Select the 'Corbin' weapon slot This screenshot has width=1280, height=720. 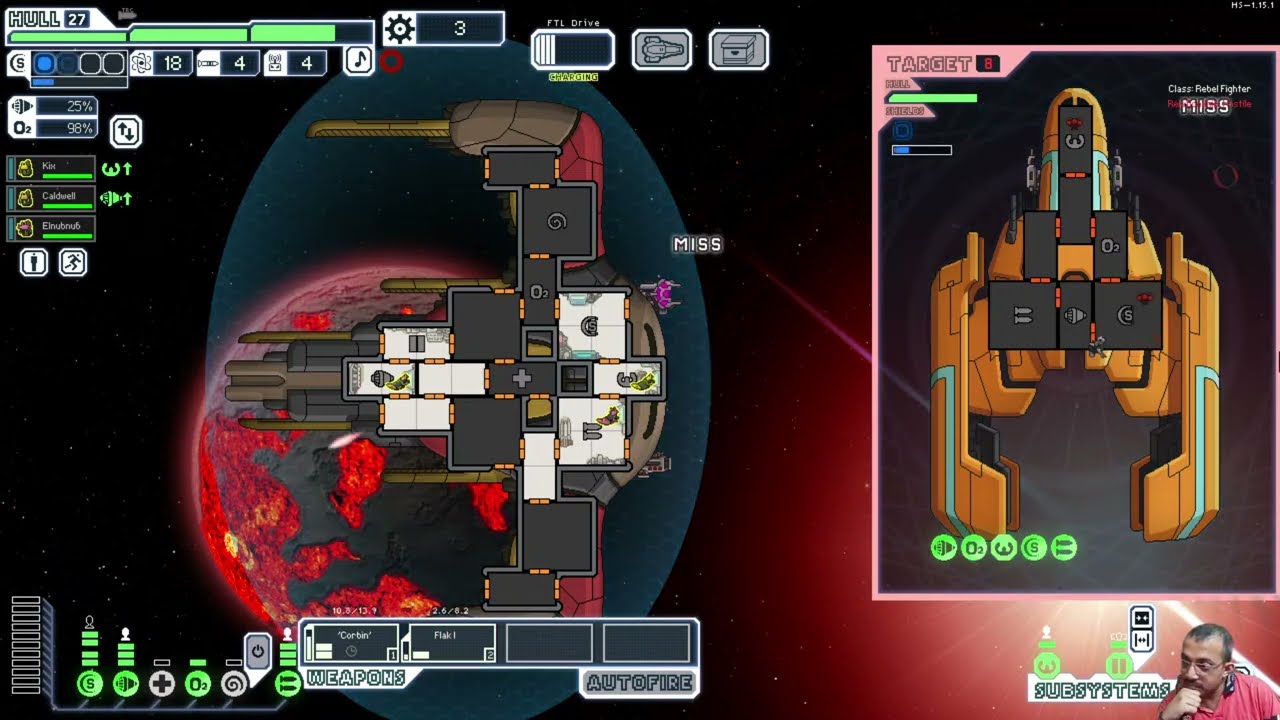(350, 642)
